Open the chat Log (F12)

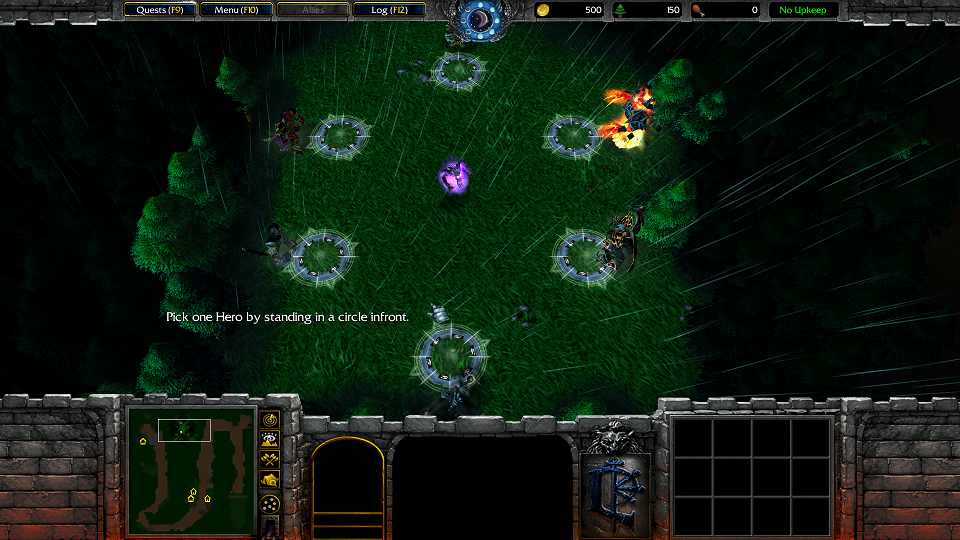pos(389,10)
